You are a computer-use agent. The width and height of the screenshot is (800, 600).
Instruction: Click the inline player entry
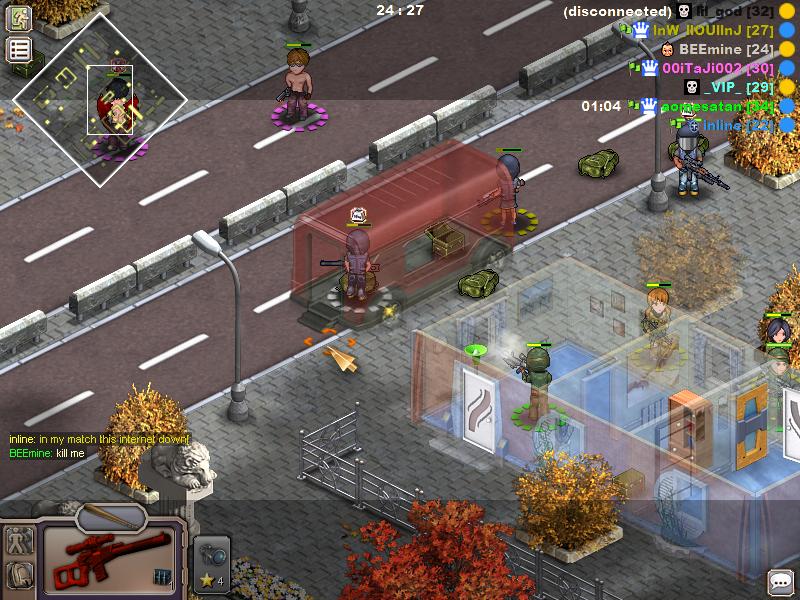coord(736,125)
